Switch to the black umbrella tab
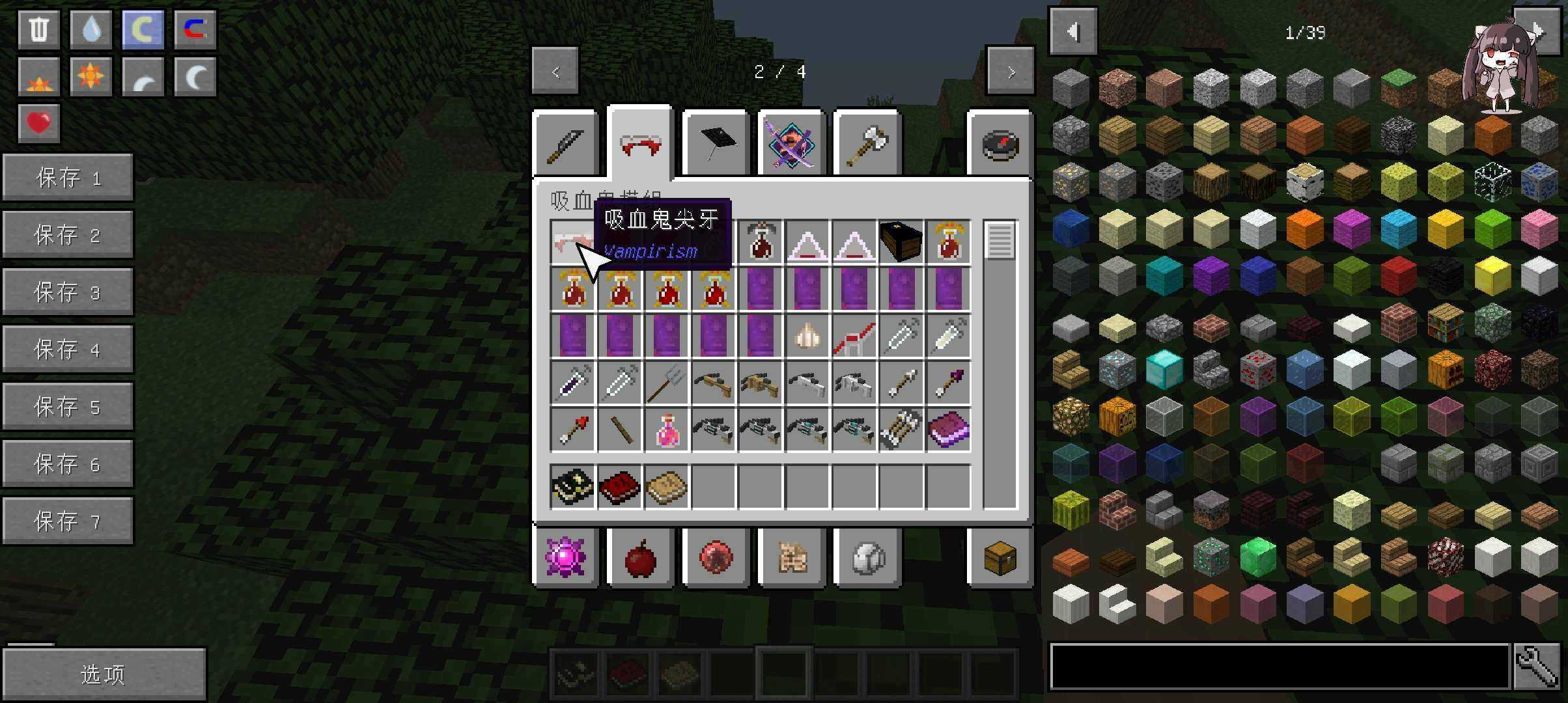Image resolution: width=1568 pixels, height=703 pixels. [x=716, y=143]
